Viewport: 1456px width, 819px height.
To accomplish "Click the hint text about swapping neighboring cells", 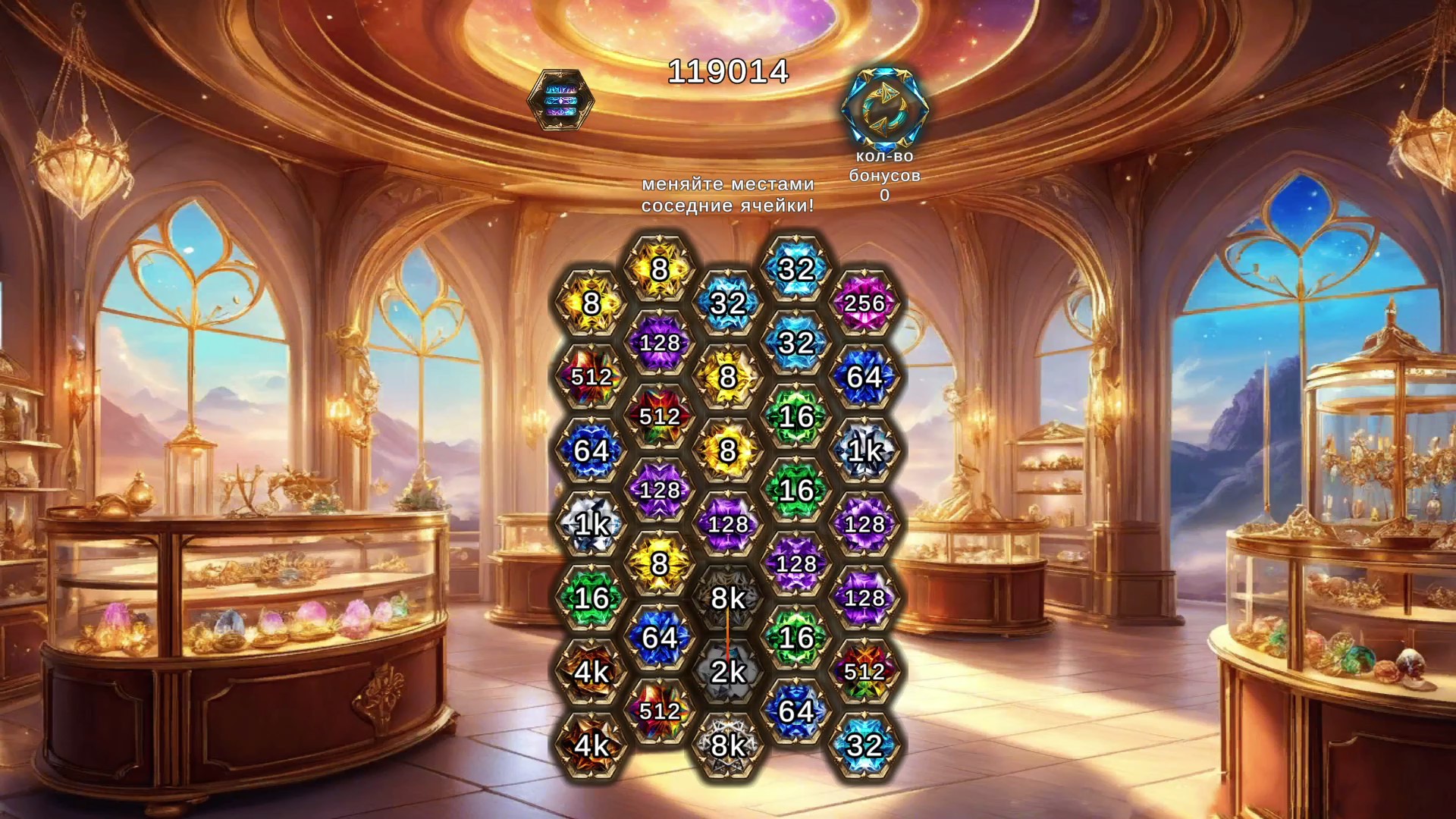I will (730, 193).
